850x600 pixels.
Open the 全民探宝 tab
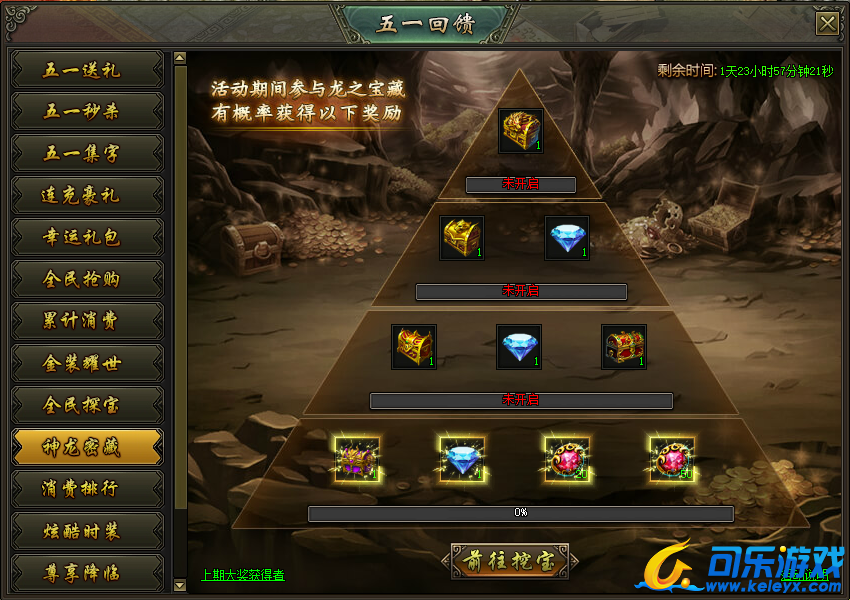click(x=87, y=405)
